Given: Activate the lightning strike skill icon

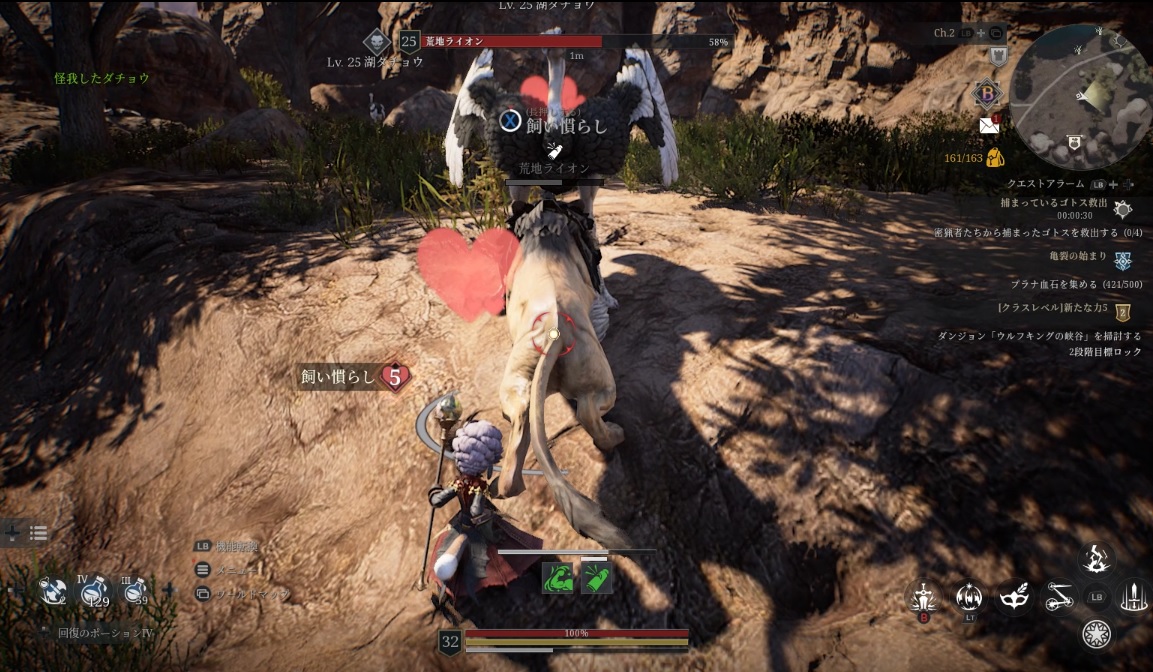Looking at the screenshot, I should (1097, 560).
